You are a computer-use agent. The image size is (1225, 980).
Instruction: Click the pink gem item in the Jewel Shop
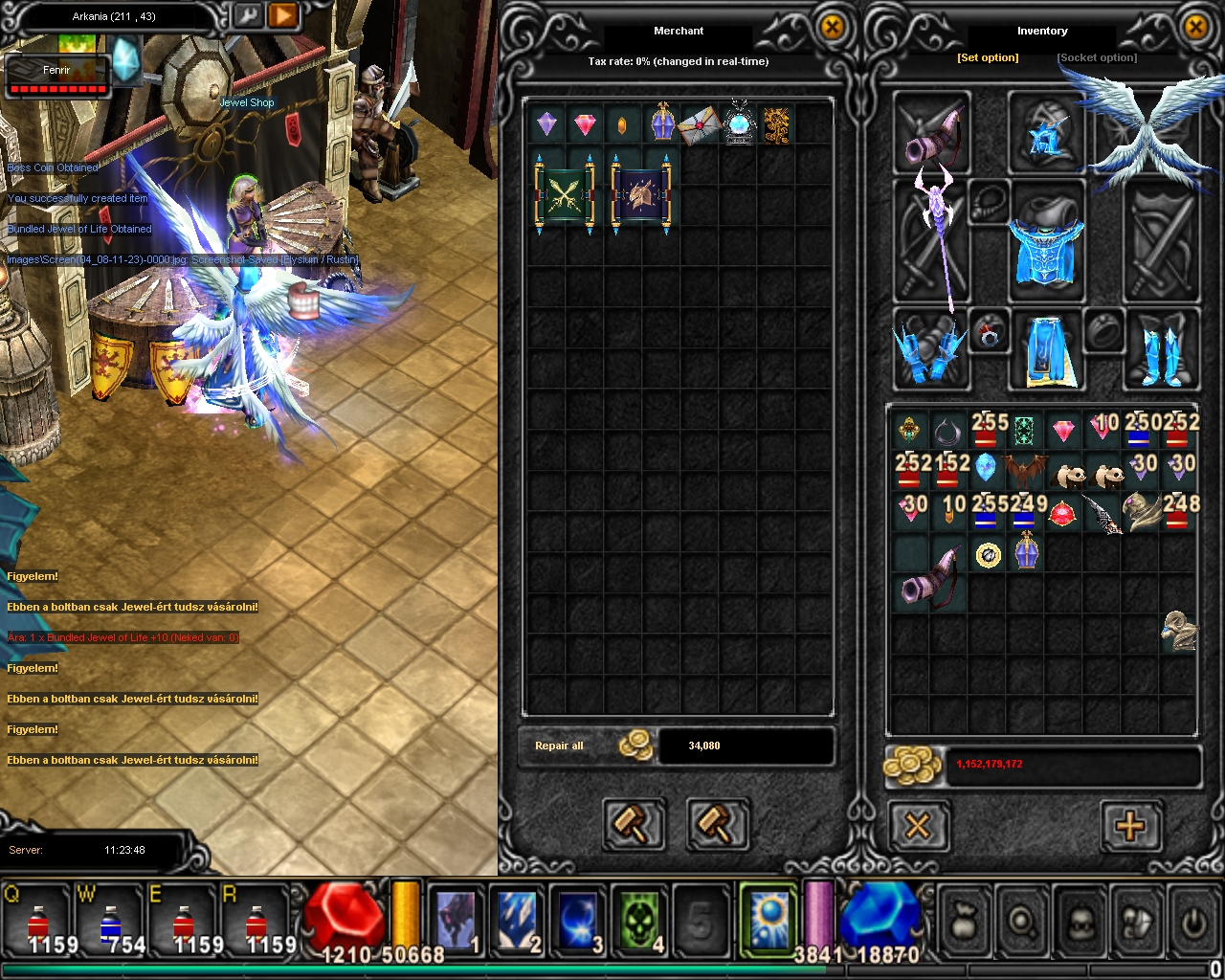click(585, 123)
